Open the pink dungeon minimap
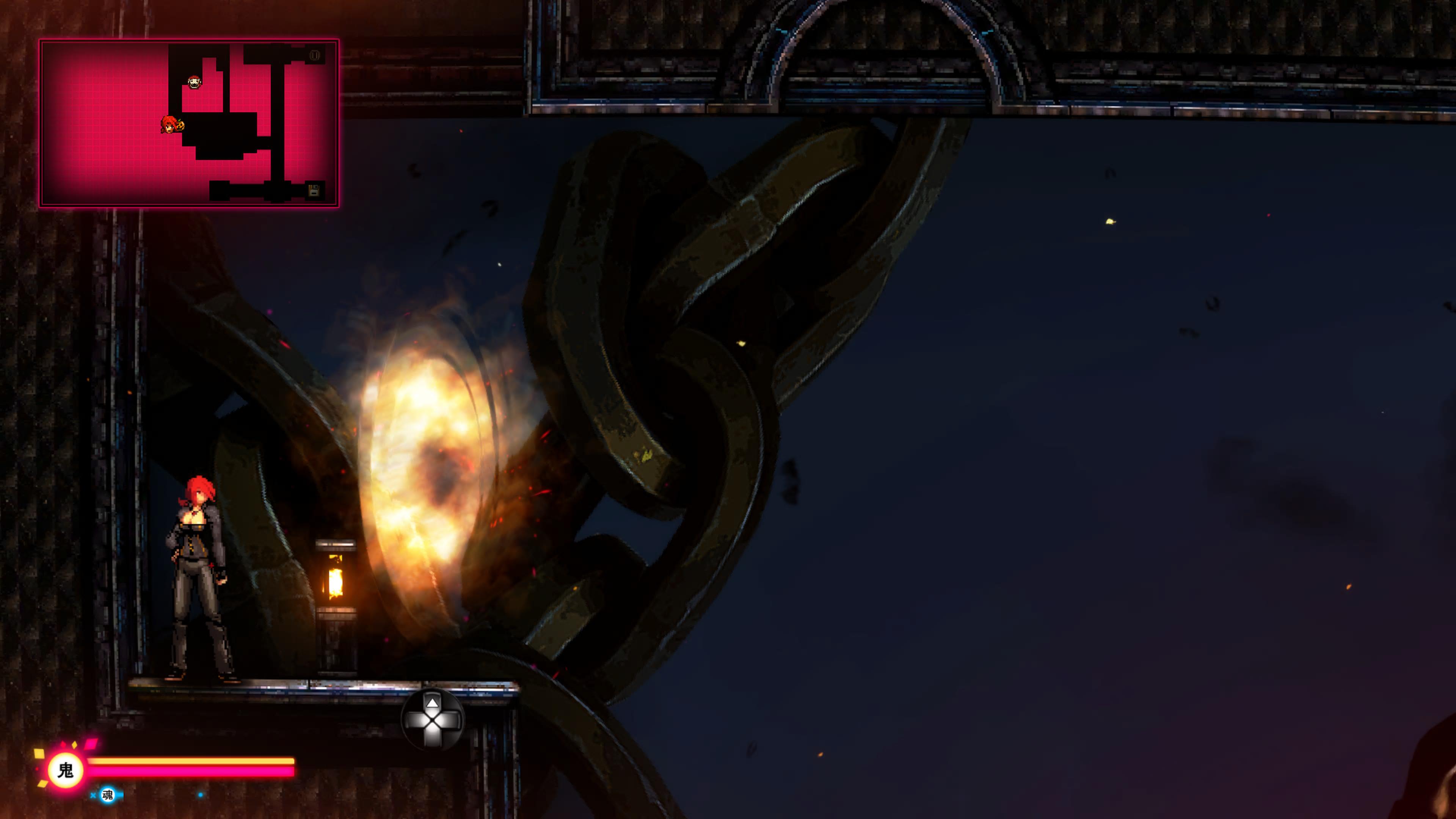Screen dimensions: 1456x819 click(189, 122)
